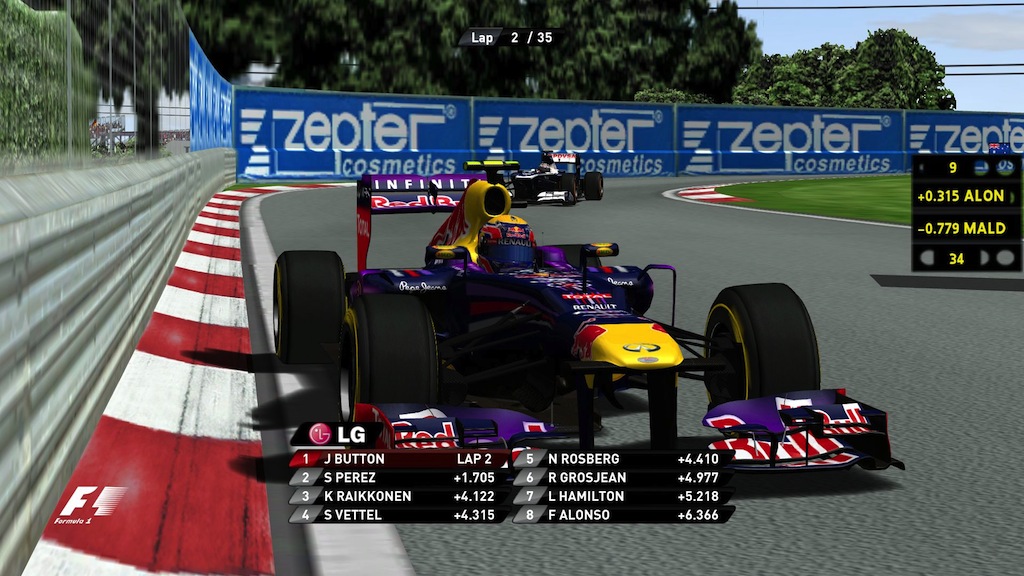Choose F Alonso's eighth-place entry
This screenshot has width=1024, height=576.
coord(622,515)
